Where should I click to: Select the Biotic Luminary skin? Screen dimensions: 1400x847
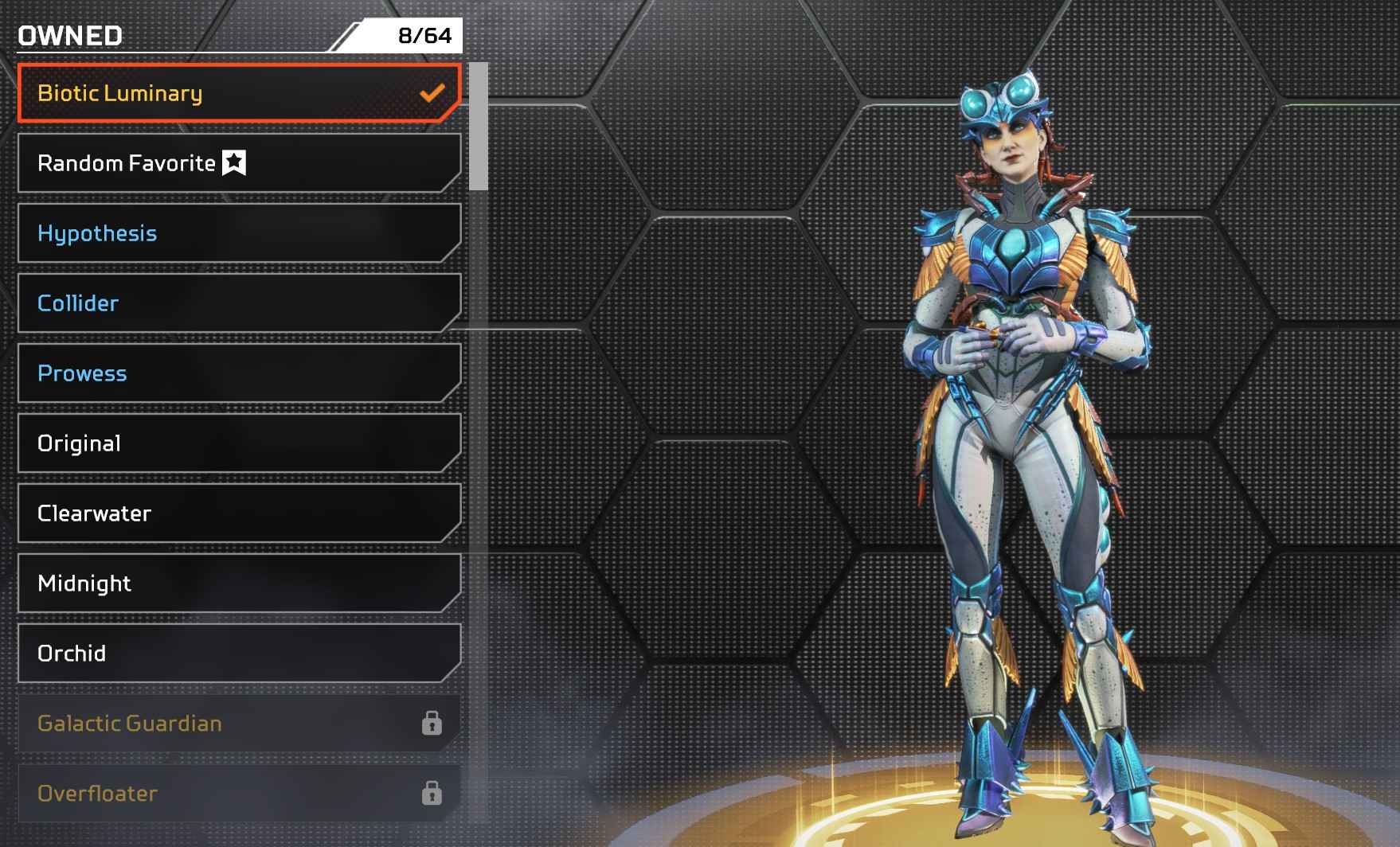(x=239, y=93)
